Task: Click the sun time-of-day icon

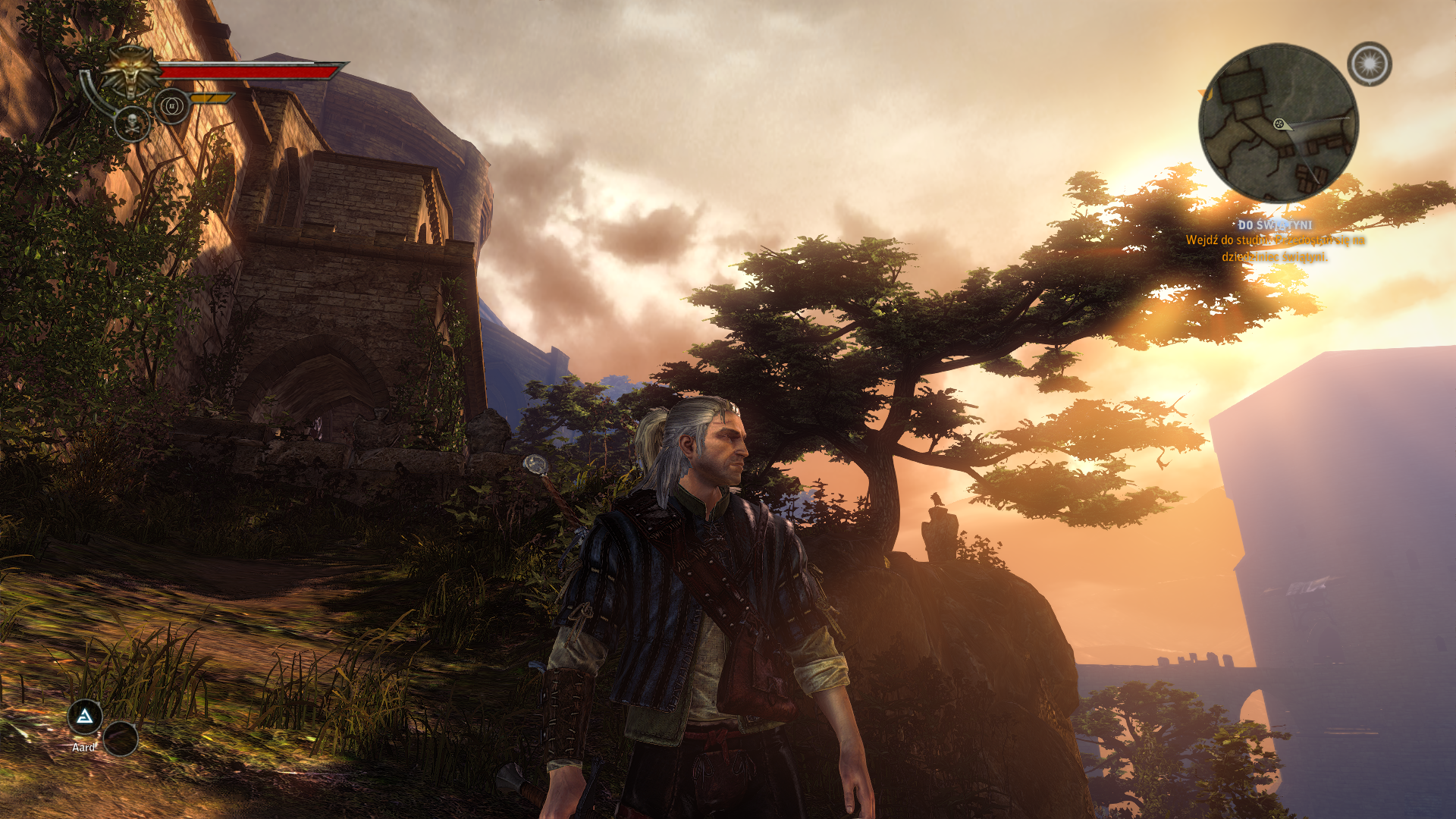Action: [x=1369, y=64]
